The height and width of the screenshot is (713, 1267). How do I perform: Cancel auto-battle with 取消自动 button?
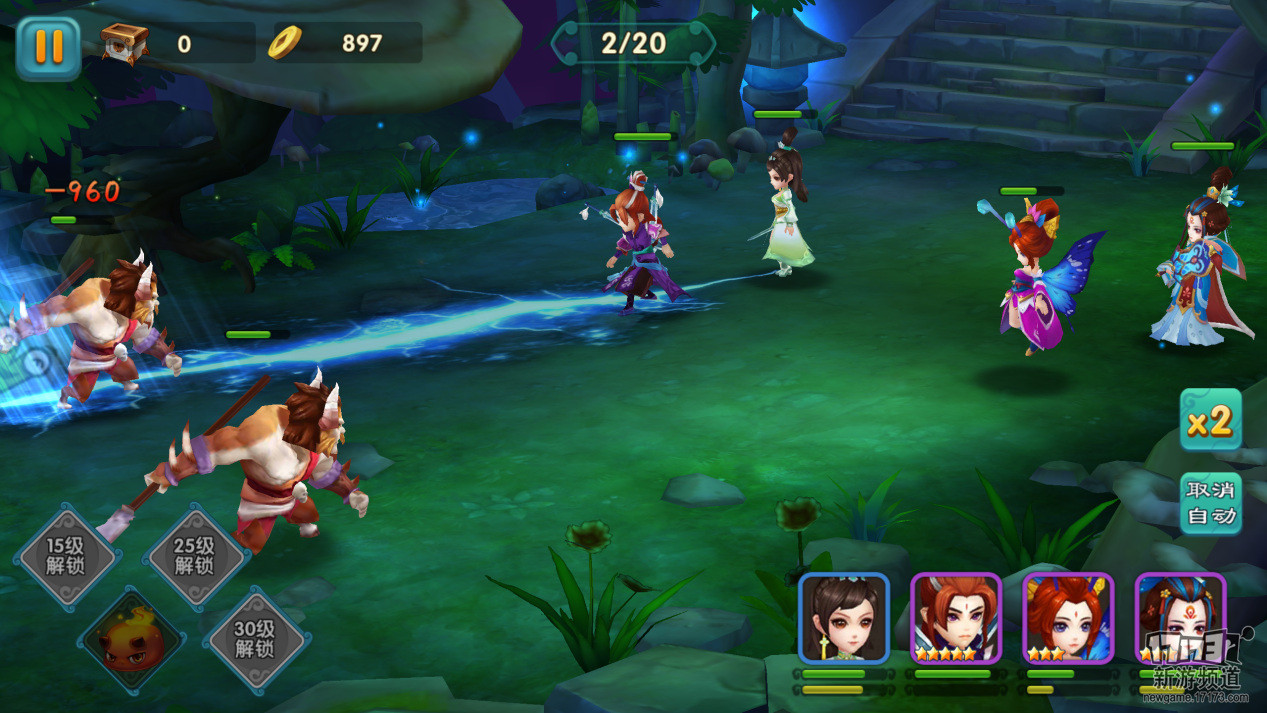pos(1210,503)
